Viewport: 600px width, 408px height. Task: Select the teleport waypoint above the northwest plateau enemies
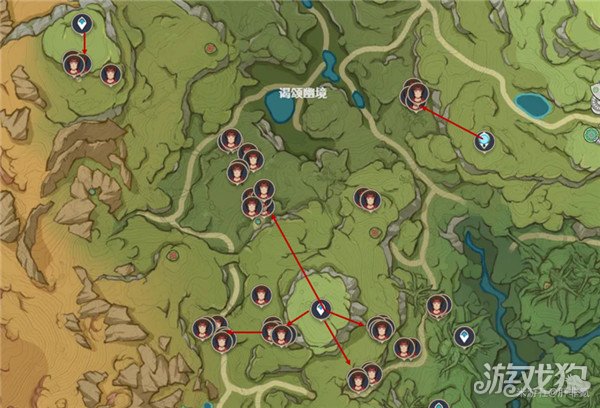83,22
